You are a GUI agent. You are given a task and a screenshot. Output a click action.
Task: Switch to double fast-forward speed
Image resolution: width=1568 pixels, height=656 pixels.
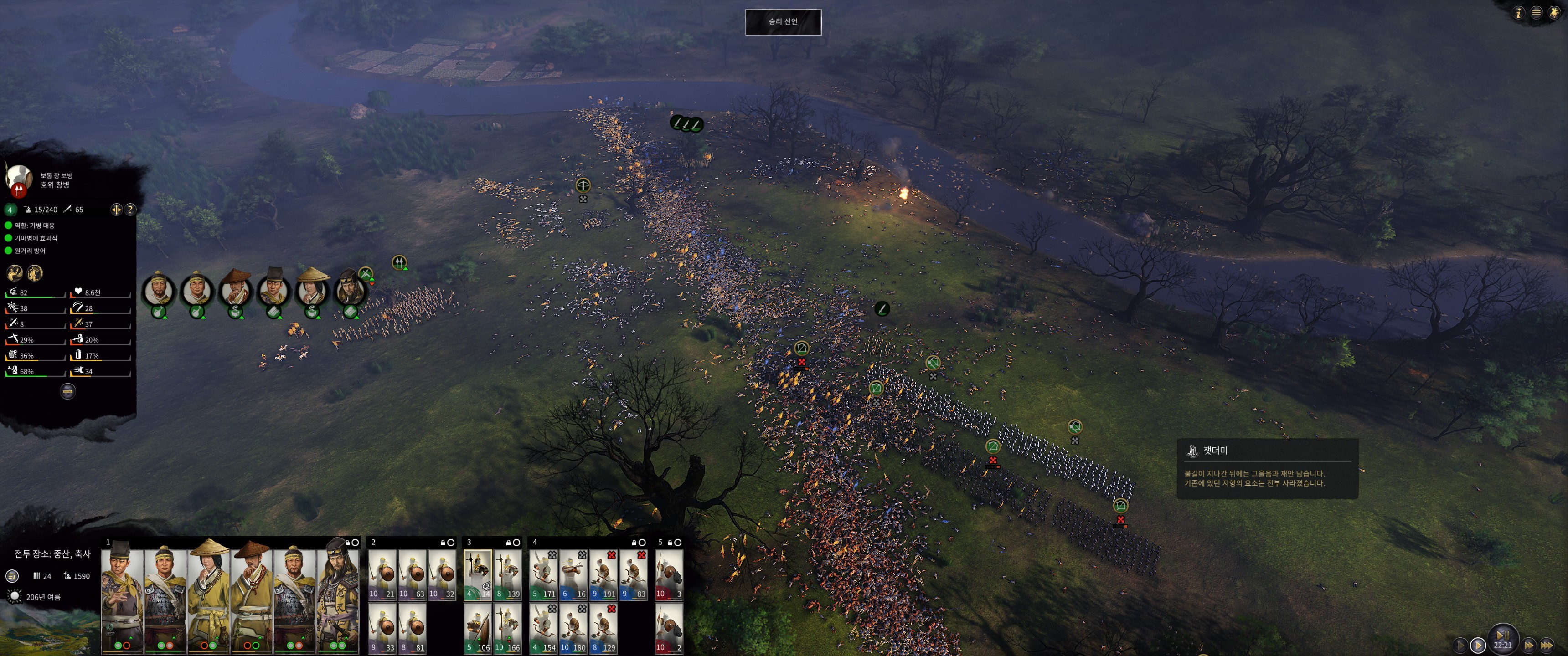pos(1528,645)
